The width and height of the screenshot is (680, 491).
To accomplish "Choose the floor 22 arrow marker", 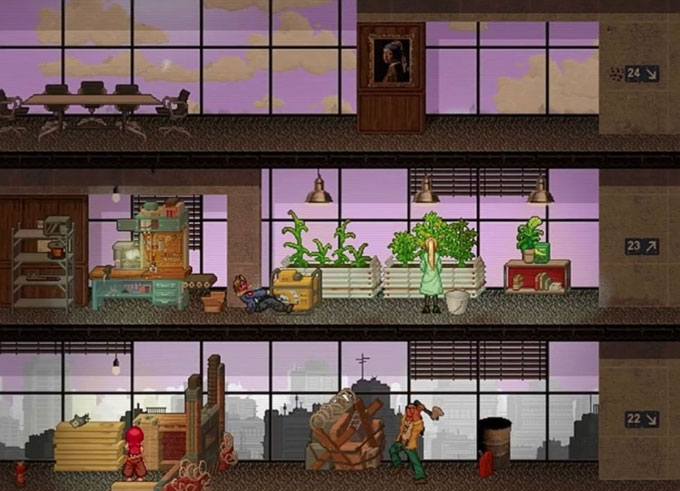I will coord(641,419).
